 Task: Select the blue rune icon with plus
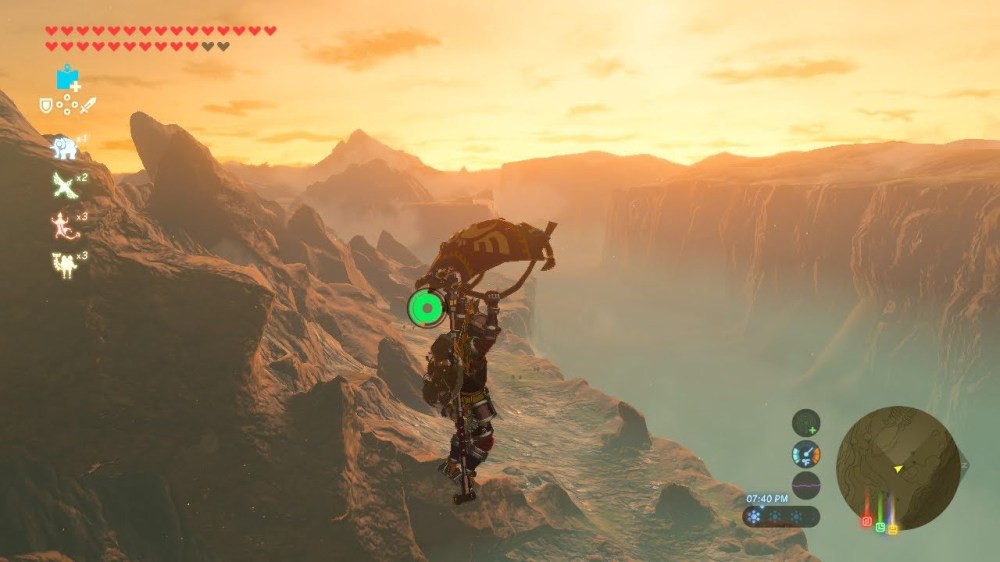coord(68,77)
